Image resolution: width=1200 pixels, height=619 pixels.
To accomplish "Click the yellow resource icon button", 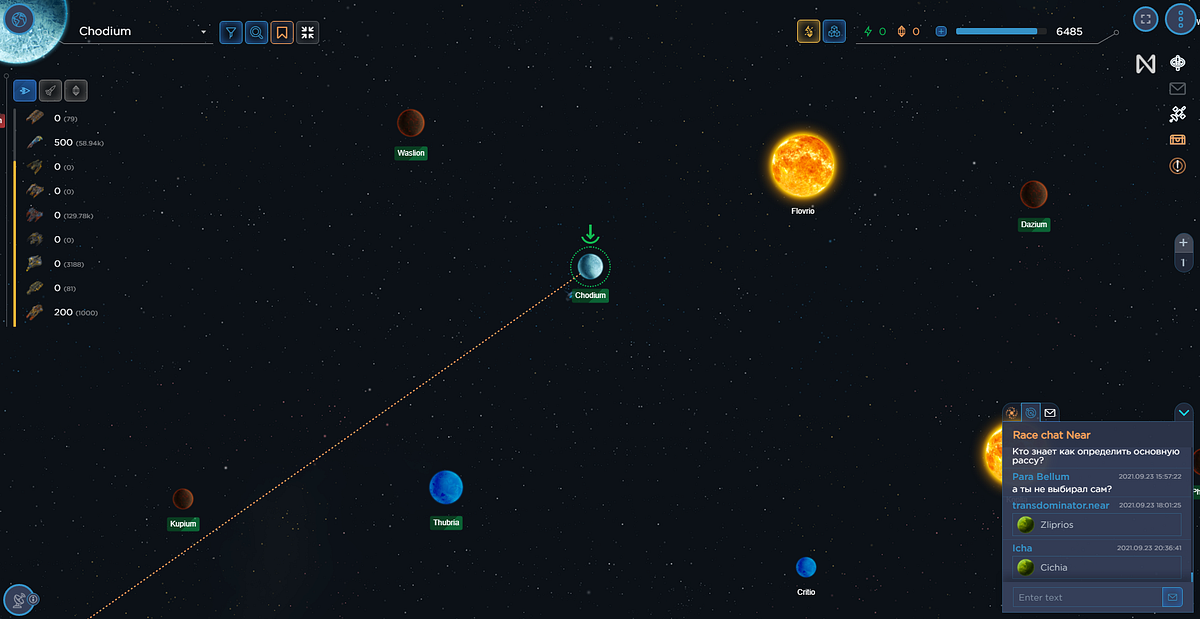I will tap(808, 31).
